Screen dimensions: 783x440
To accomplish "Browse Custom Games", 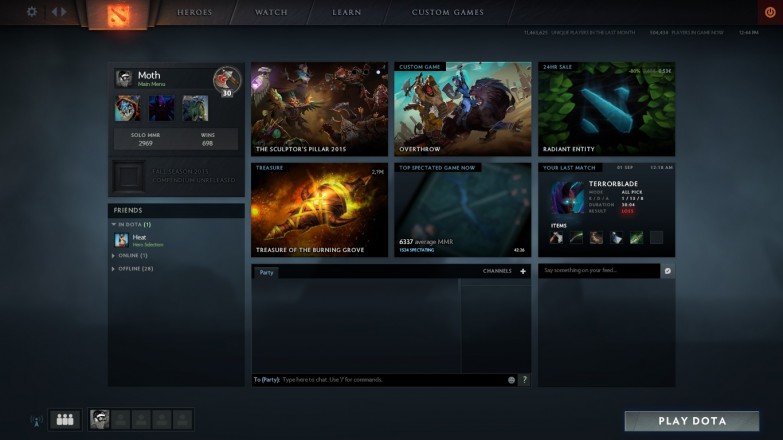I will [x=447, y=13].
